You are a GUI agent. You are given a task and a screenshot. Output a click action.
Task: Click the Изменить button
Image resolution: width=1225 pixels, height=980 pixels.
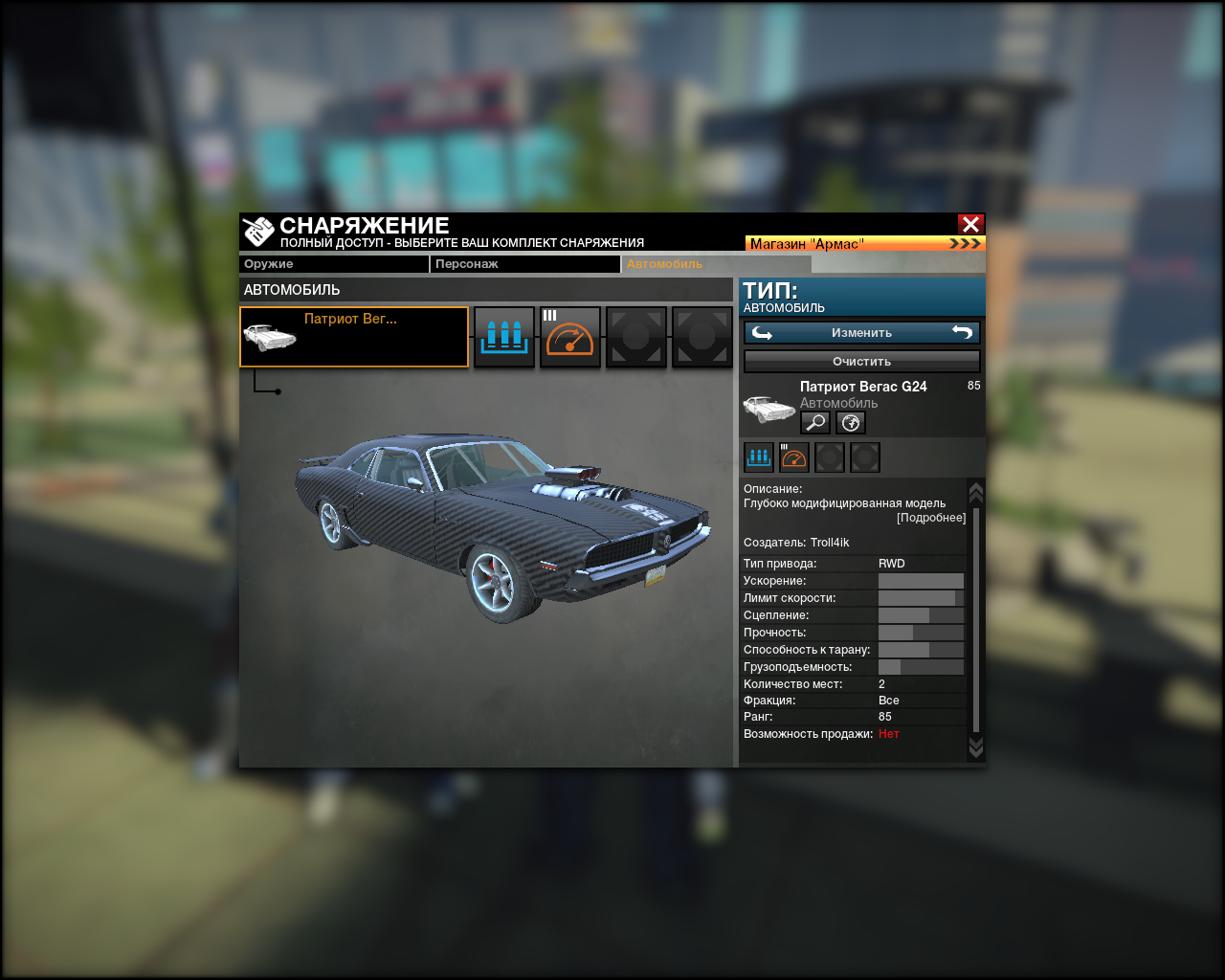click(x=861, y=333)
